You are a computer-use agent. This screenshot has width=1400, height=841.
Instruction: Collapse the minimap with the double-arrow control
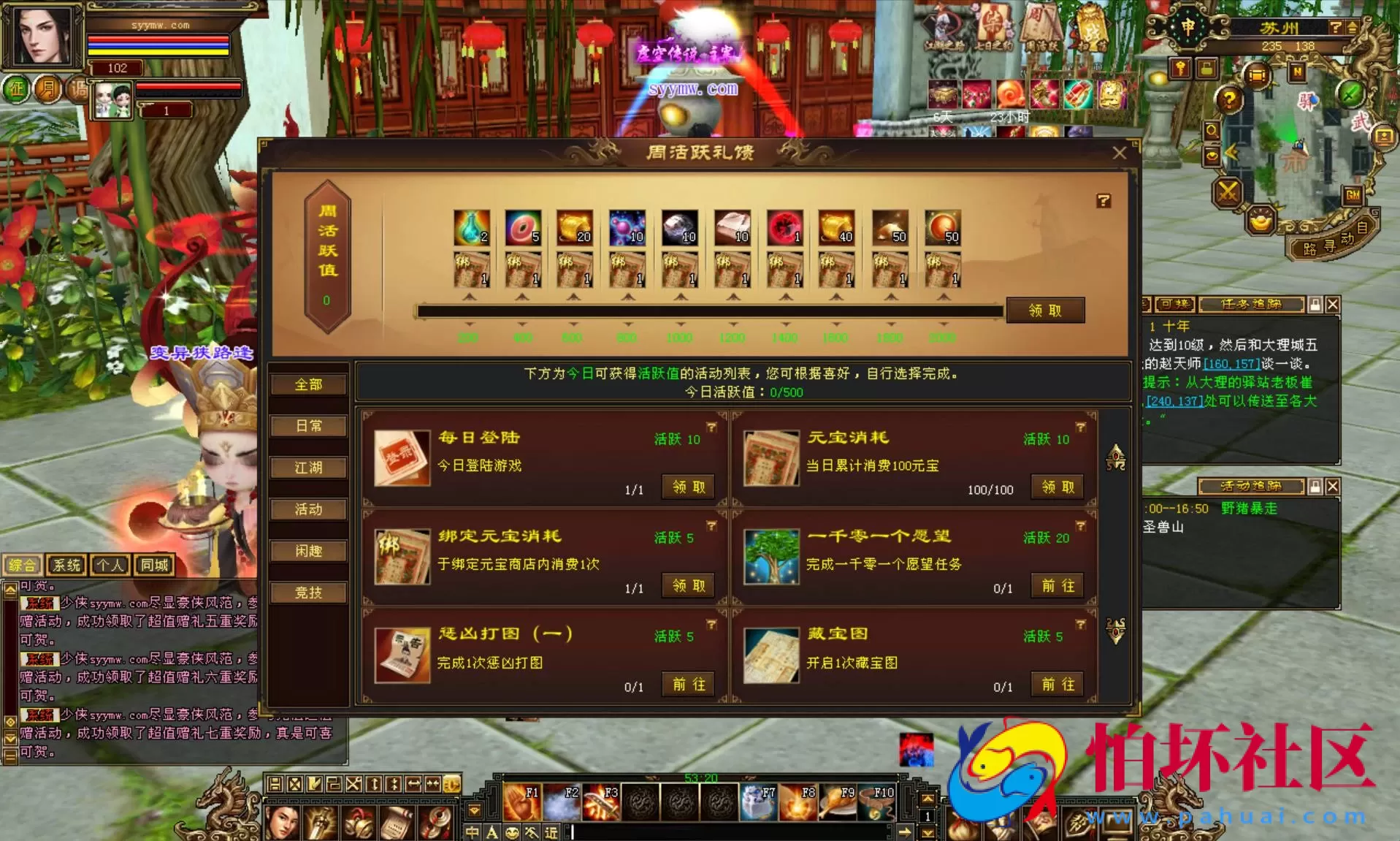click(x=1231, y=152)
